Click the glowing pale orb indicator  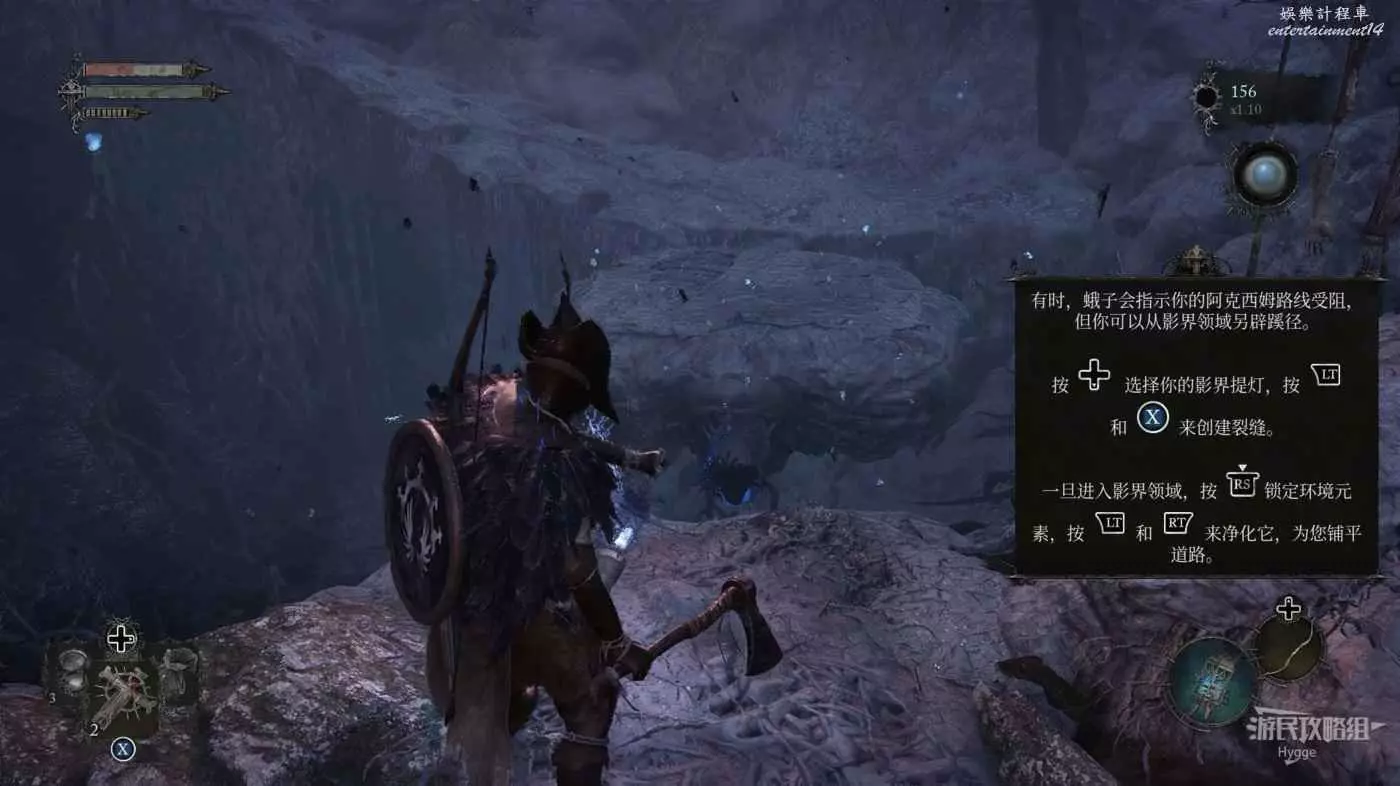pyautogui.click(x=1265, y=176)
